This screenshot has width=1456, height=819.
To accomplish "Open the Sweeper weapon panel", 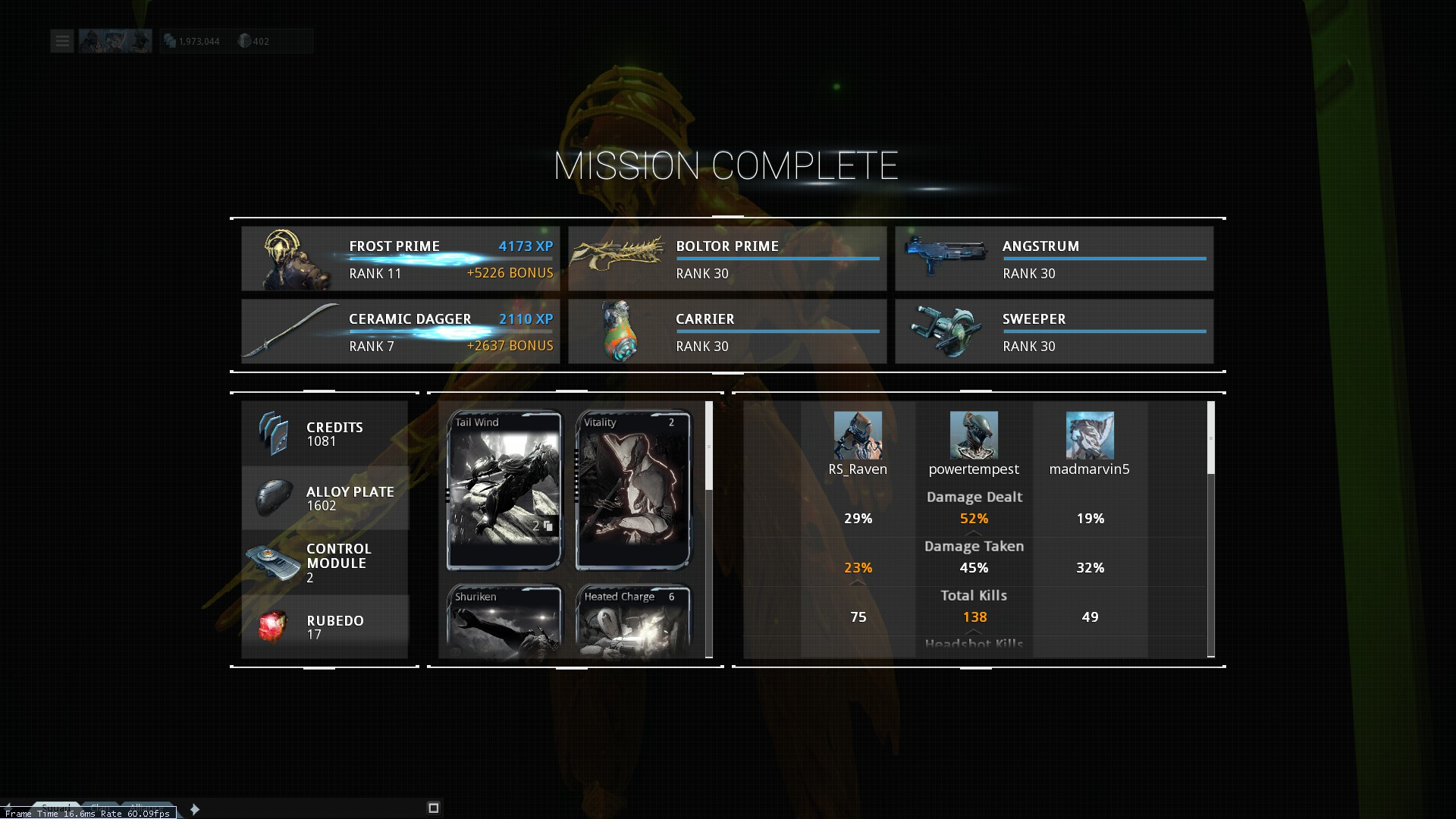I will (1054, 331).
